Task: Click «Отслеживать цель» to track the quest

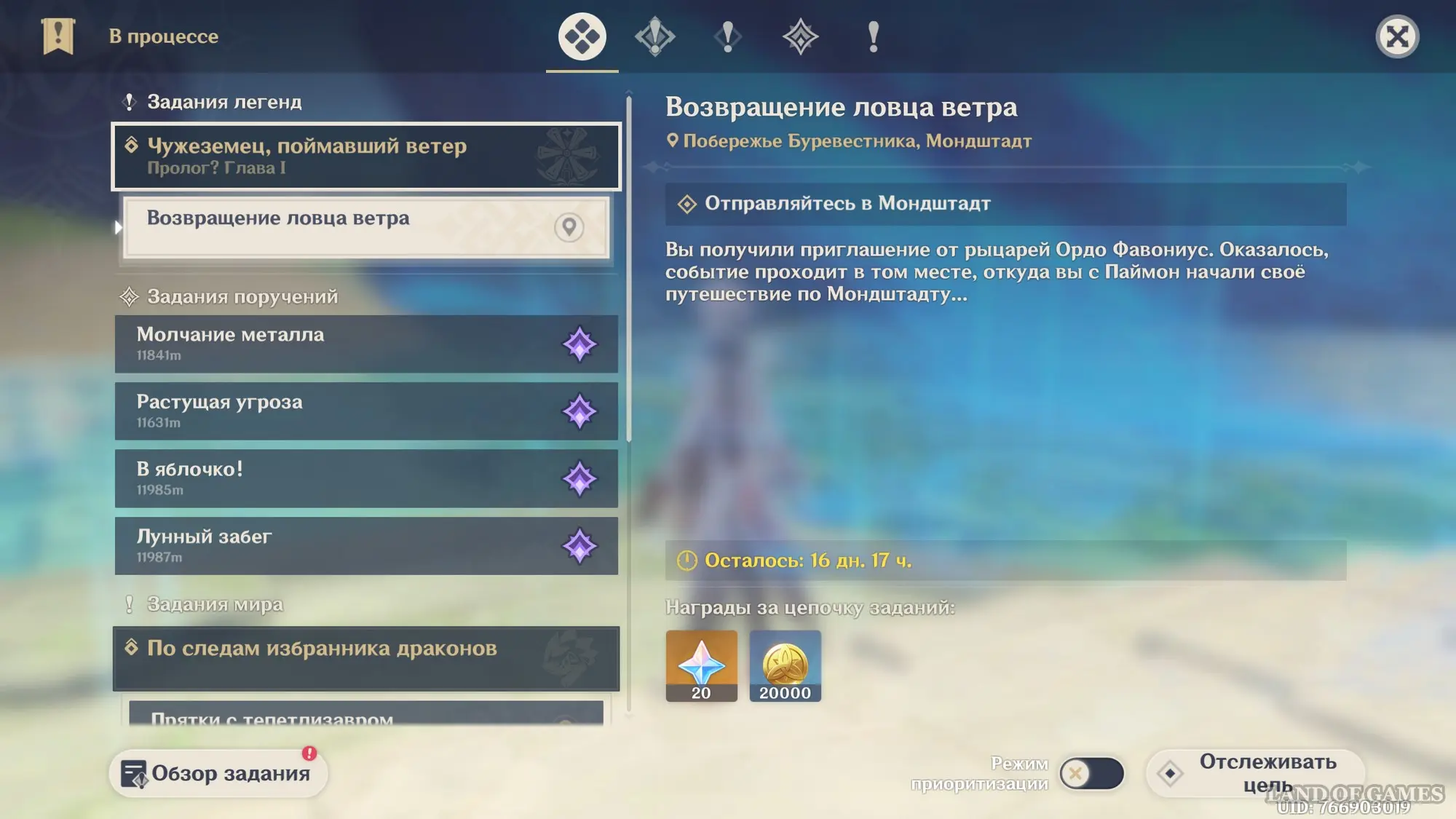Action: (1255, 773)
